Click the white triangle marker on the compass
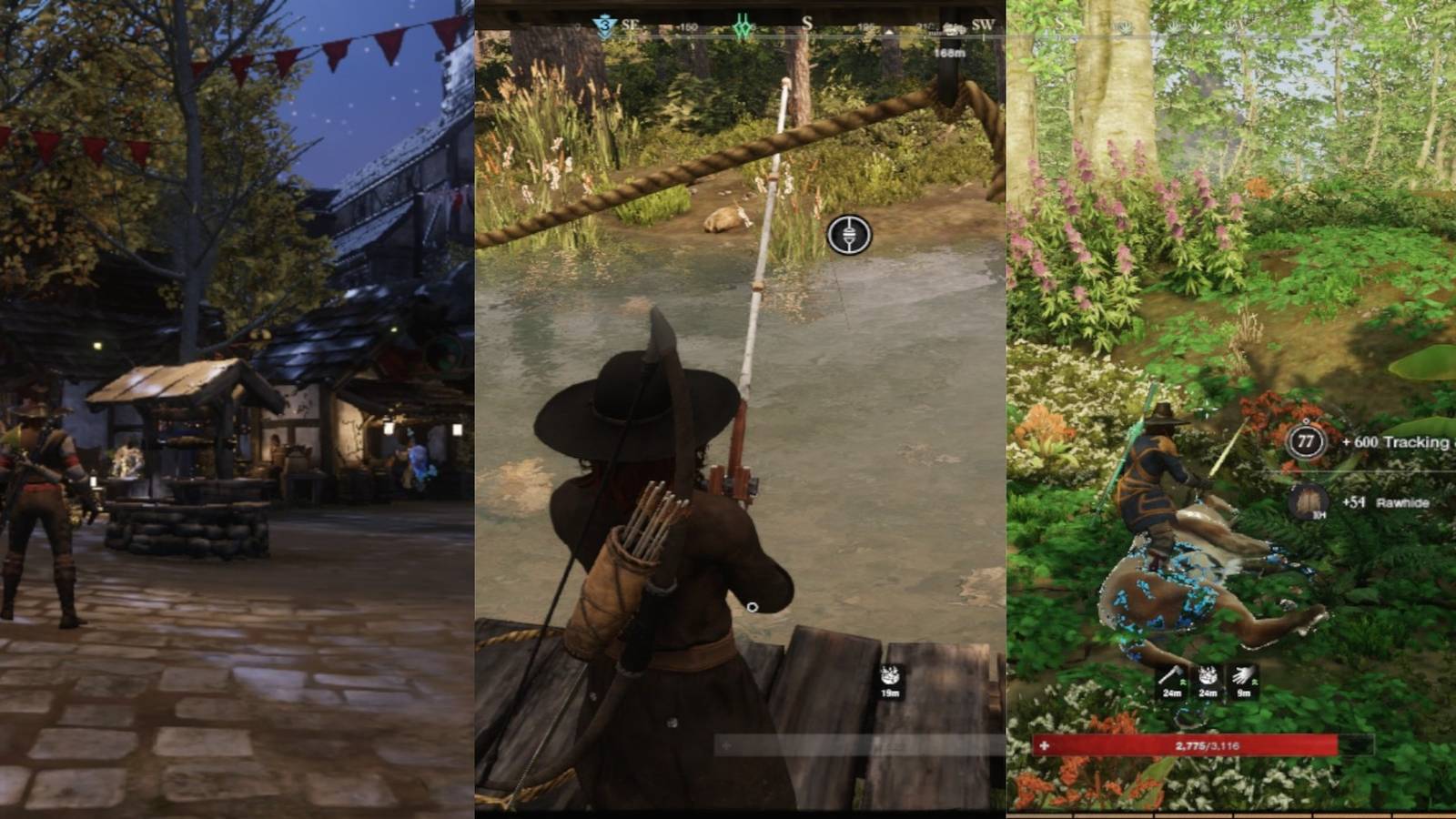This screenshot has width=1456, height=819. pos(888,30)
